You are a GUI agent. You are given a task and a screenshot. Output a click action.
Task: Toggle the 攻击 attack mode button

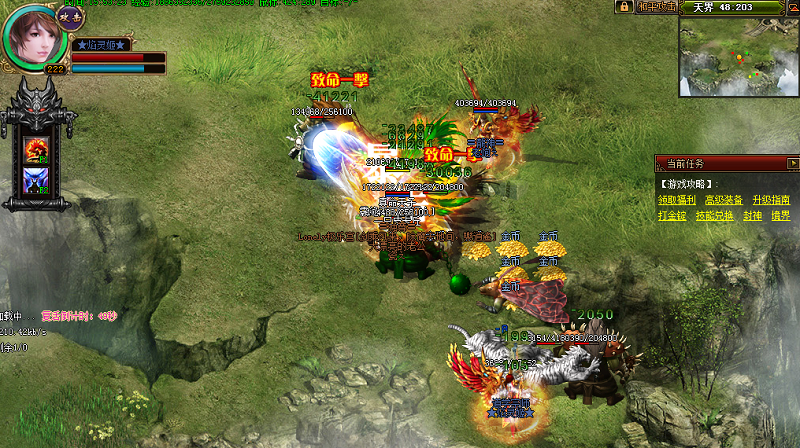tap(69, 15)
